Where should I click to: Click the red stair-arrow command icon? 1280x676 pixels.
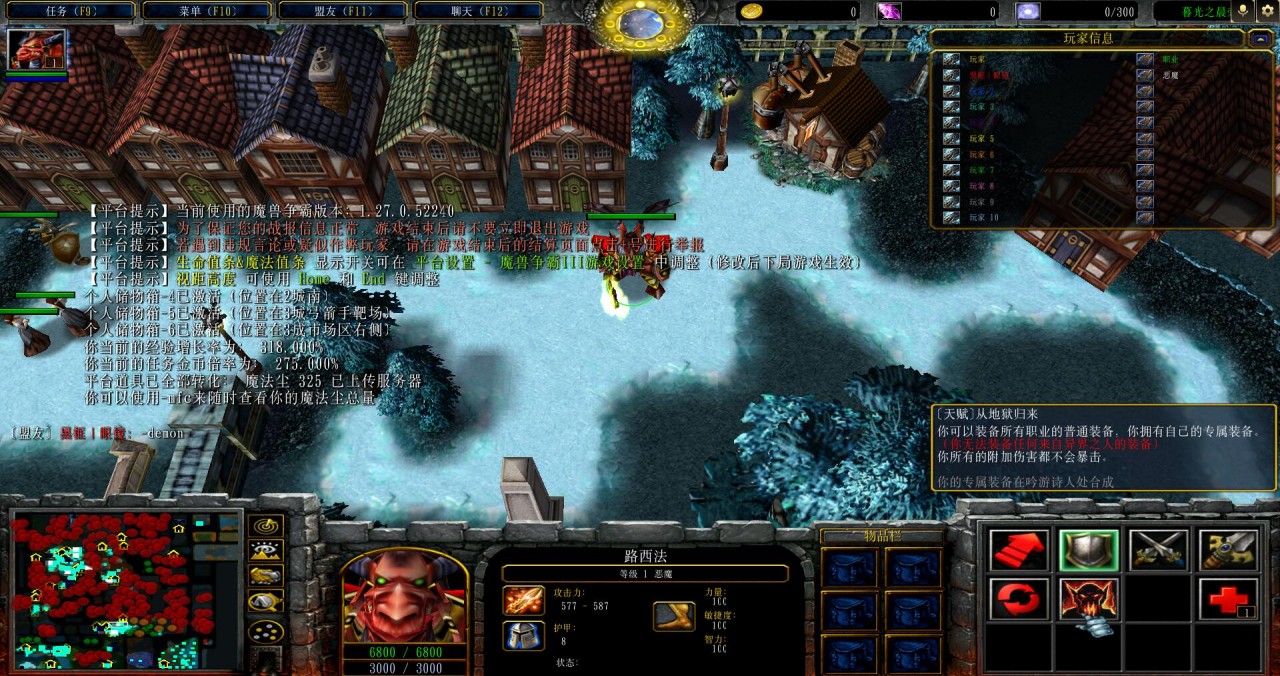click(x=1019, y=550)
